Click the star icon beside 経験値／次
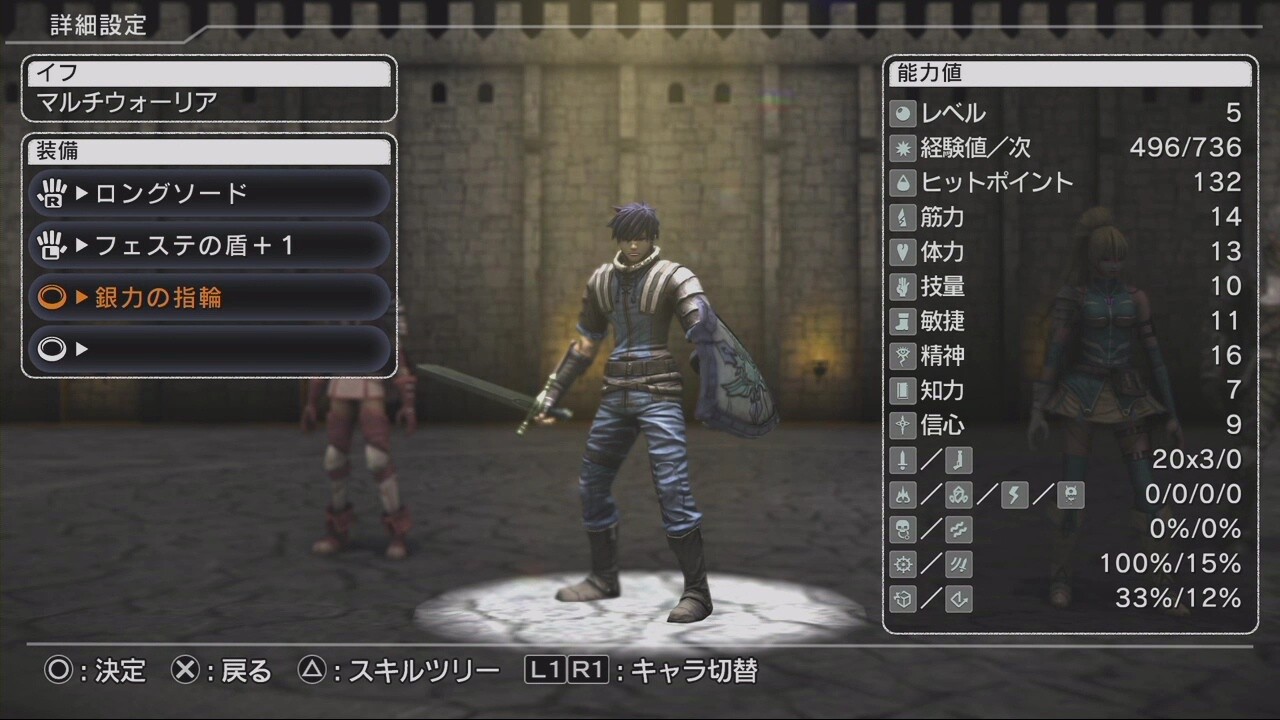This screenshot has width=1280, height=720. point(902,148)
